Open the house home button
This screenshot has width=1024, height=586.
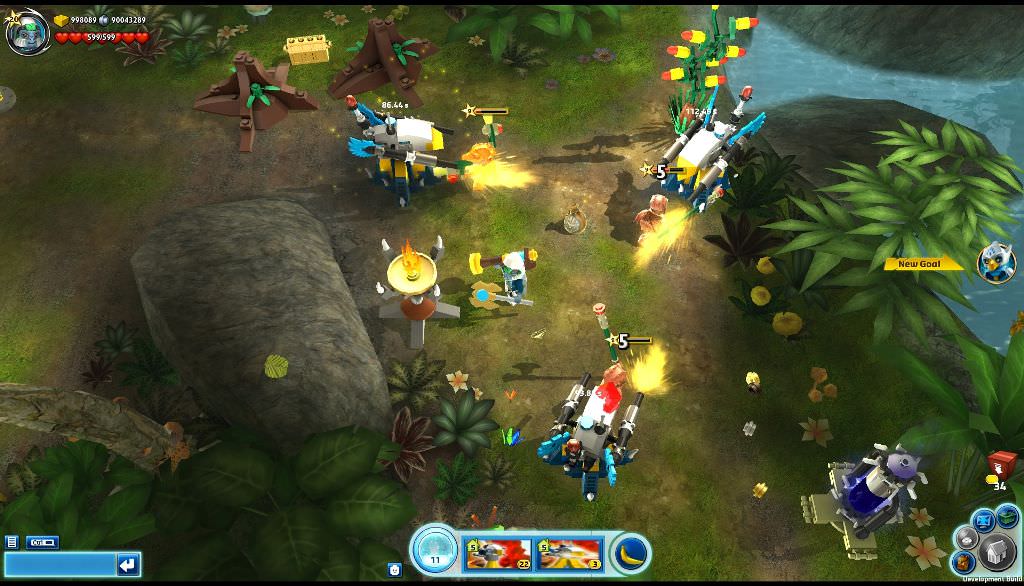[x=996, y=551]
